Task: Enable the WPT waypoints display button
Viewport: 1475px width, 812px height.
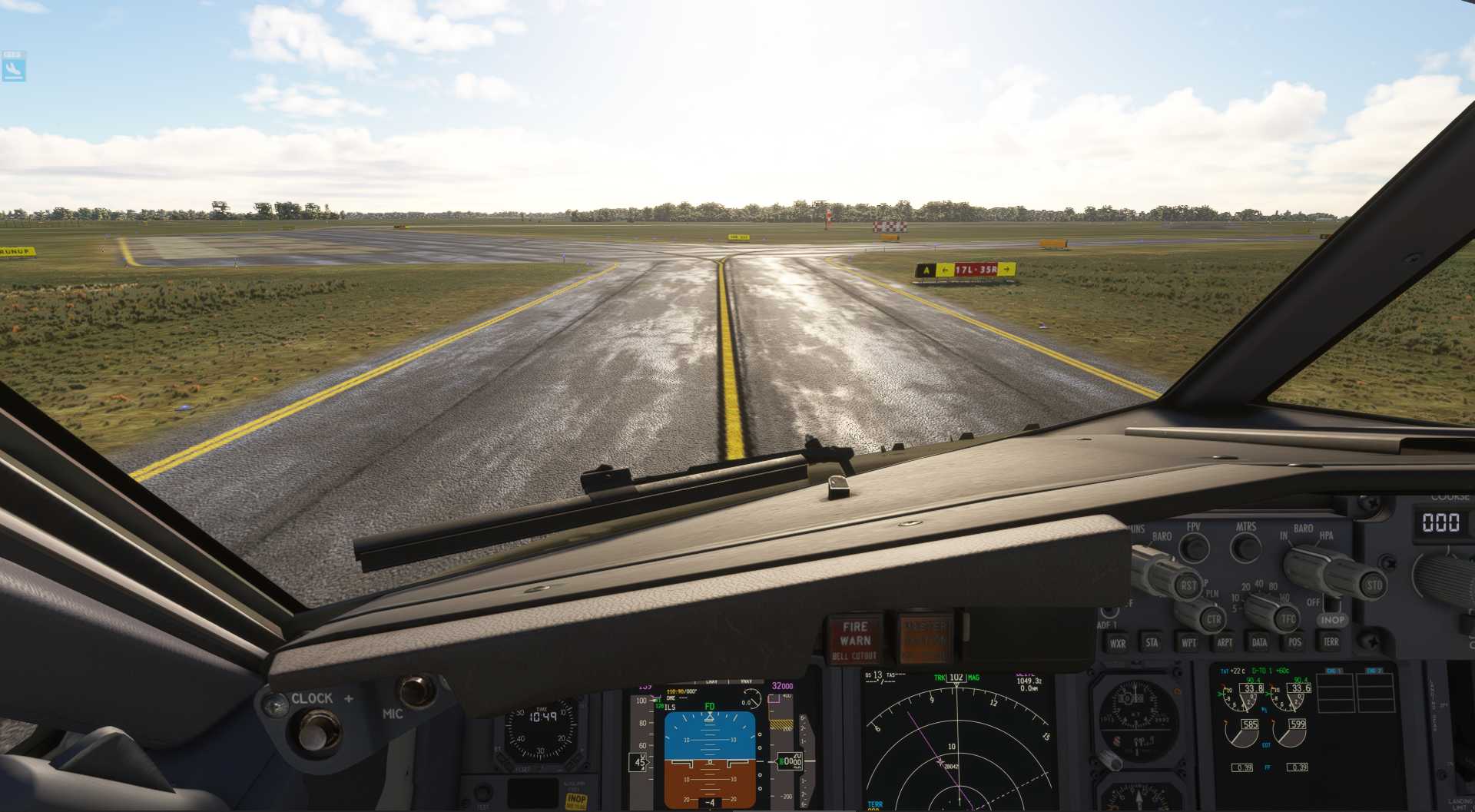Action: pyautogui.click(x=1188, y=642)
